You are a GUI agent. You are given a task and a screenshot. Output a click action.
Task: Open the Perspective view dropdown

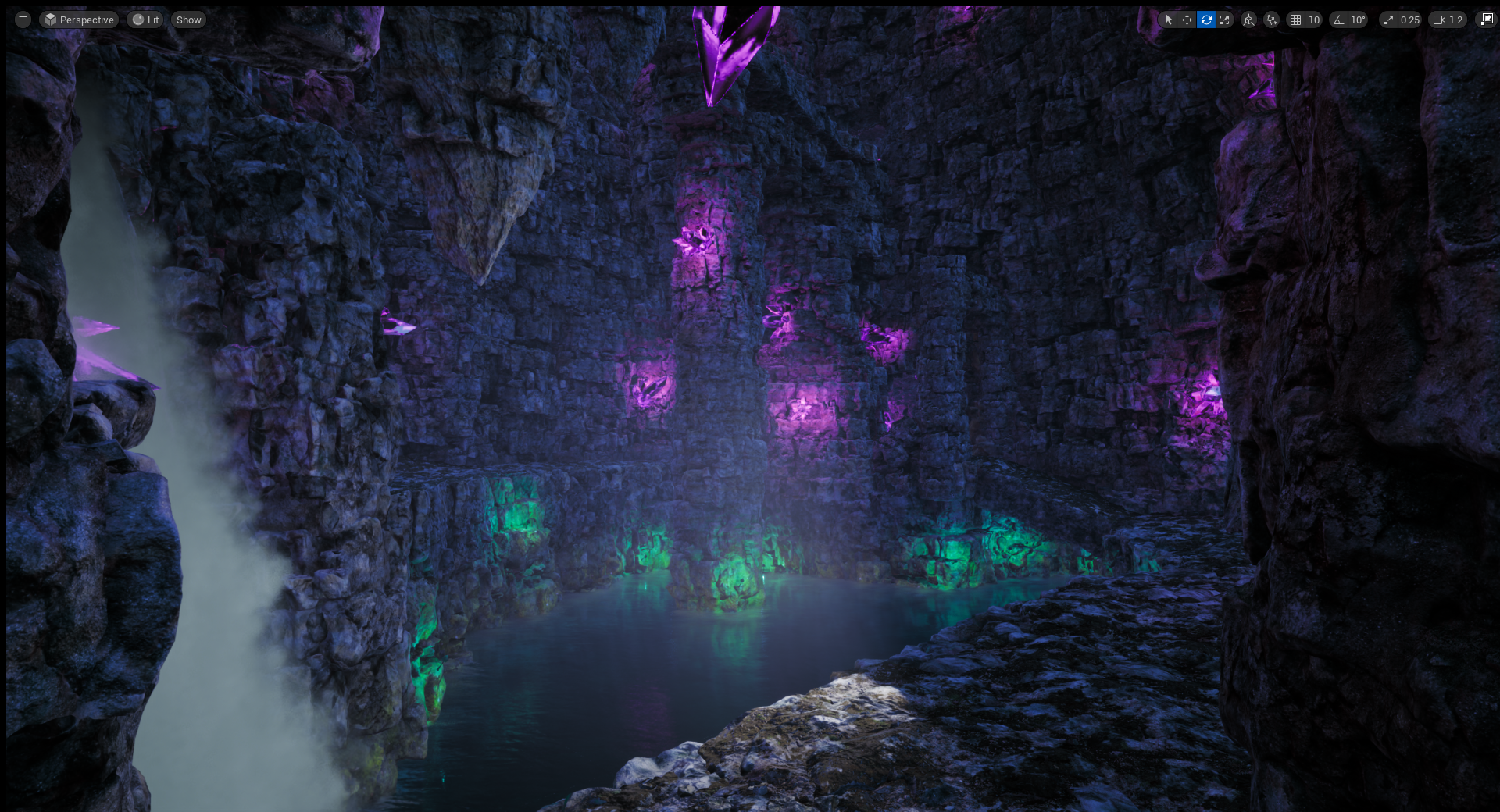pyautogui.click(x=79, y=20)
